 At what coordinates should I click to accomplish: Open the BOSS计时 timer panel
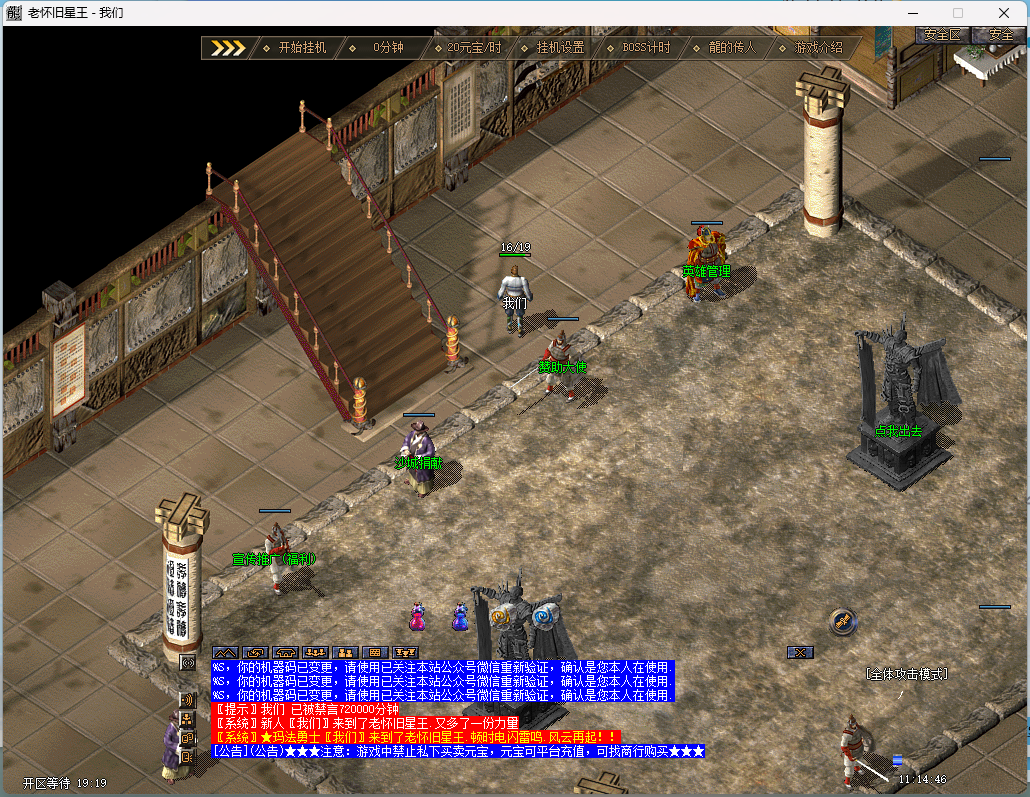click(646, 48)
